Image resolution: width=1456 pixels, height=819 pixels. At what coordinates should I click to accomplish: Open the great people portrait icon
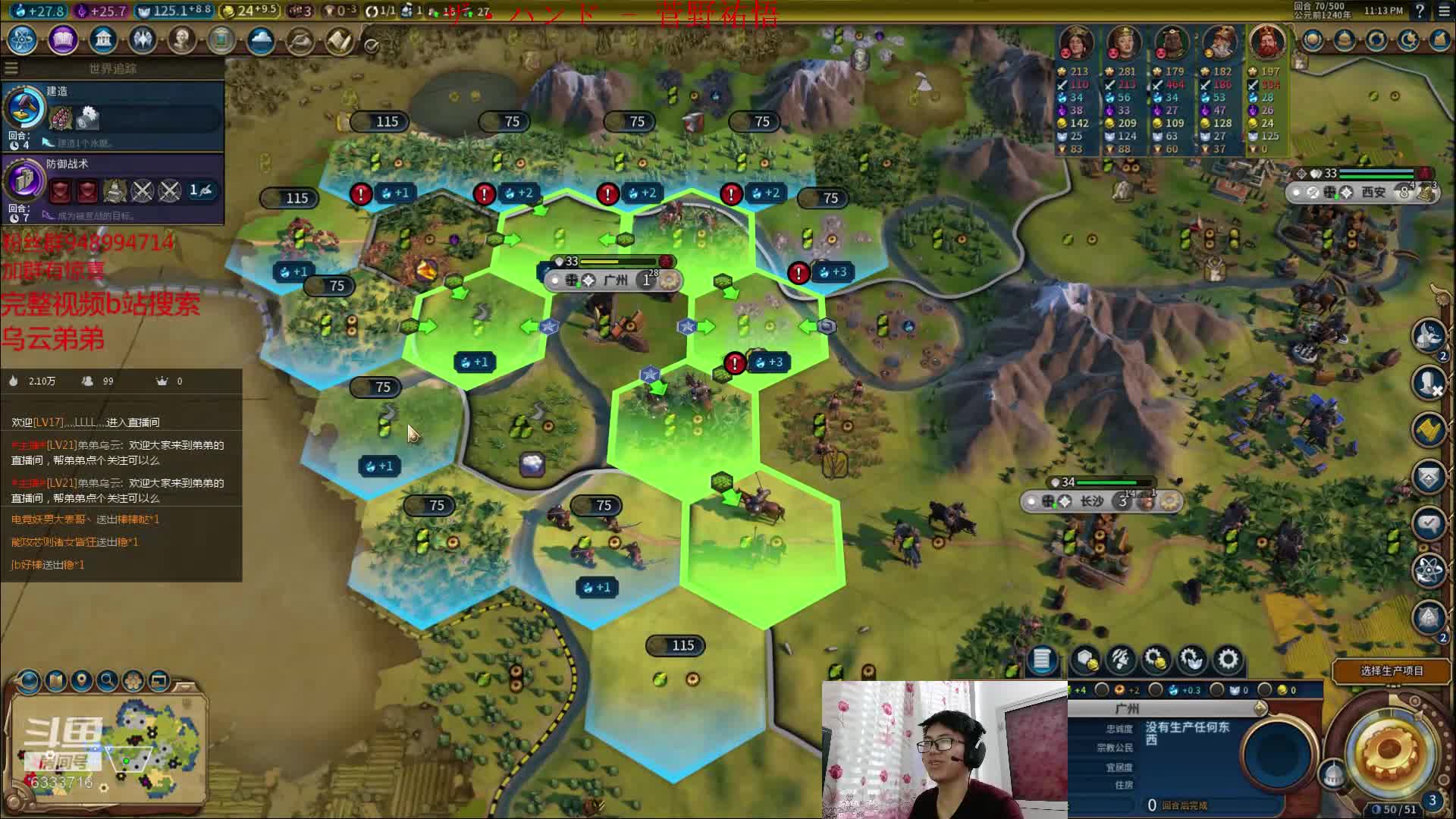(x=181, y=39)
